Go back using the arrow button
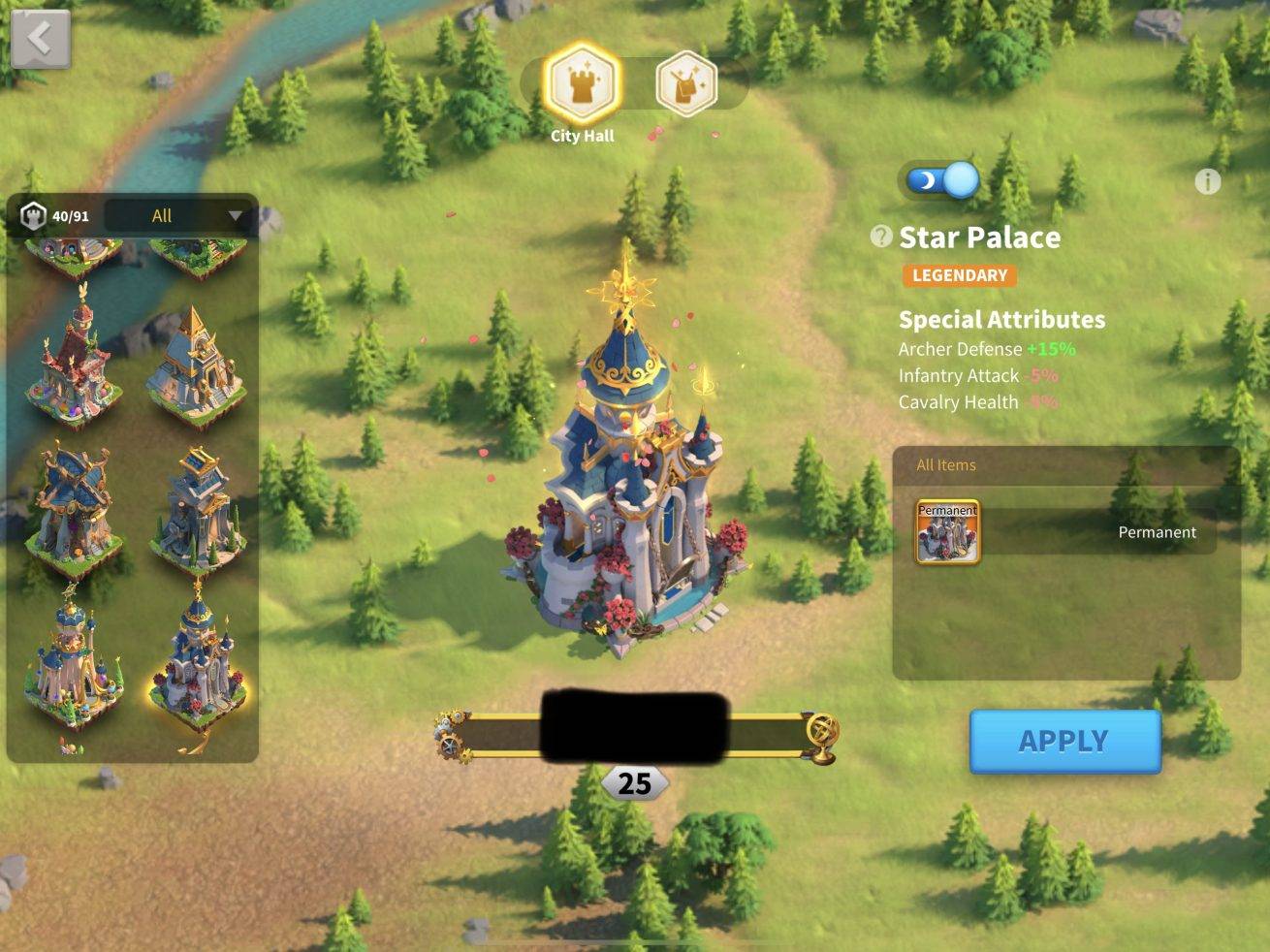 [40, 40]
